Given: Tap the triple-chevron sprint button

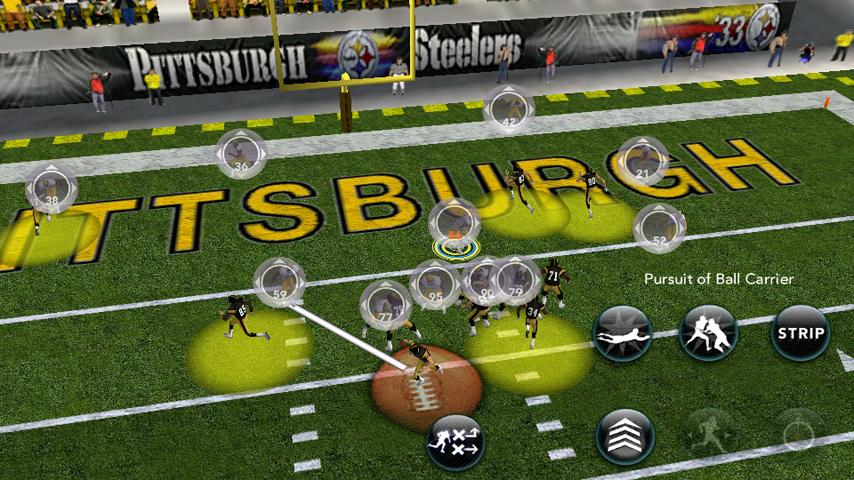Looking at the screenshot, I should click(x=625, y=436).
